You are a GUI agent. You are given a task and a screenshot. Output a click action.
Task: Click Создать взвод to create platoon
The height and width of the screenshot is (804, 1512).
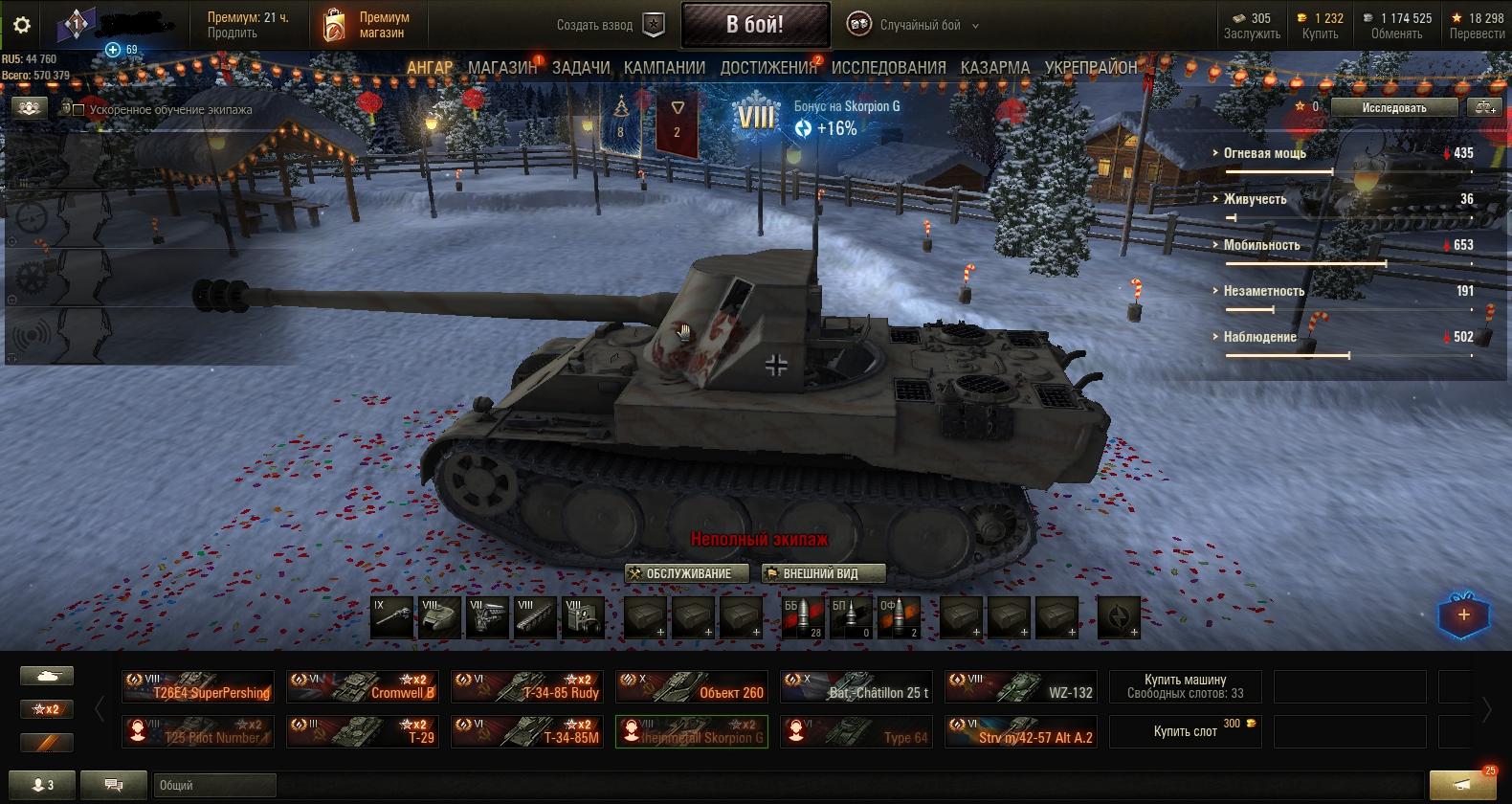pyautogui.click(x=610, y=25)
